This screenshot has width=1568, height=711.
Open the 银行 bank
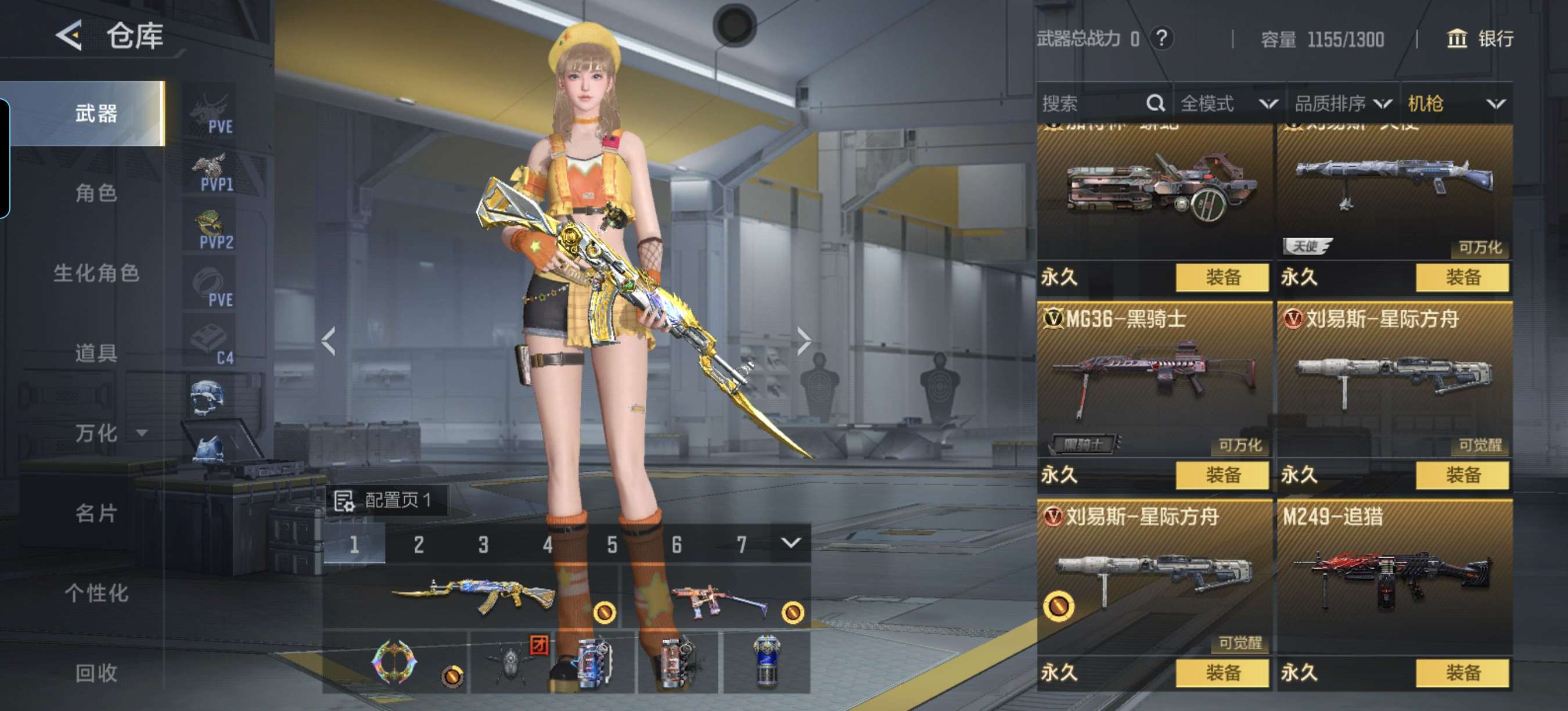(1479, 39)
